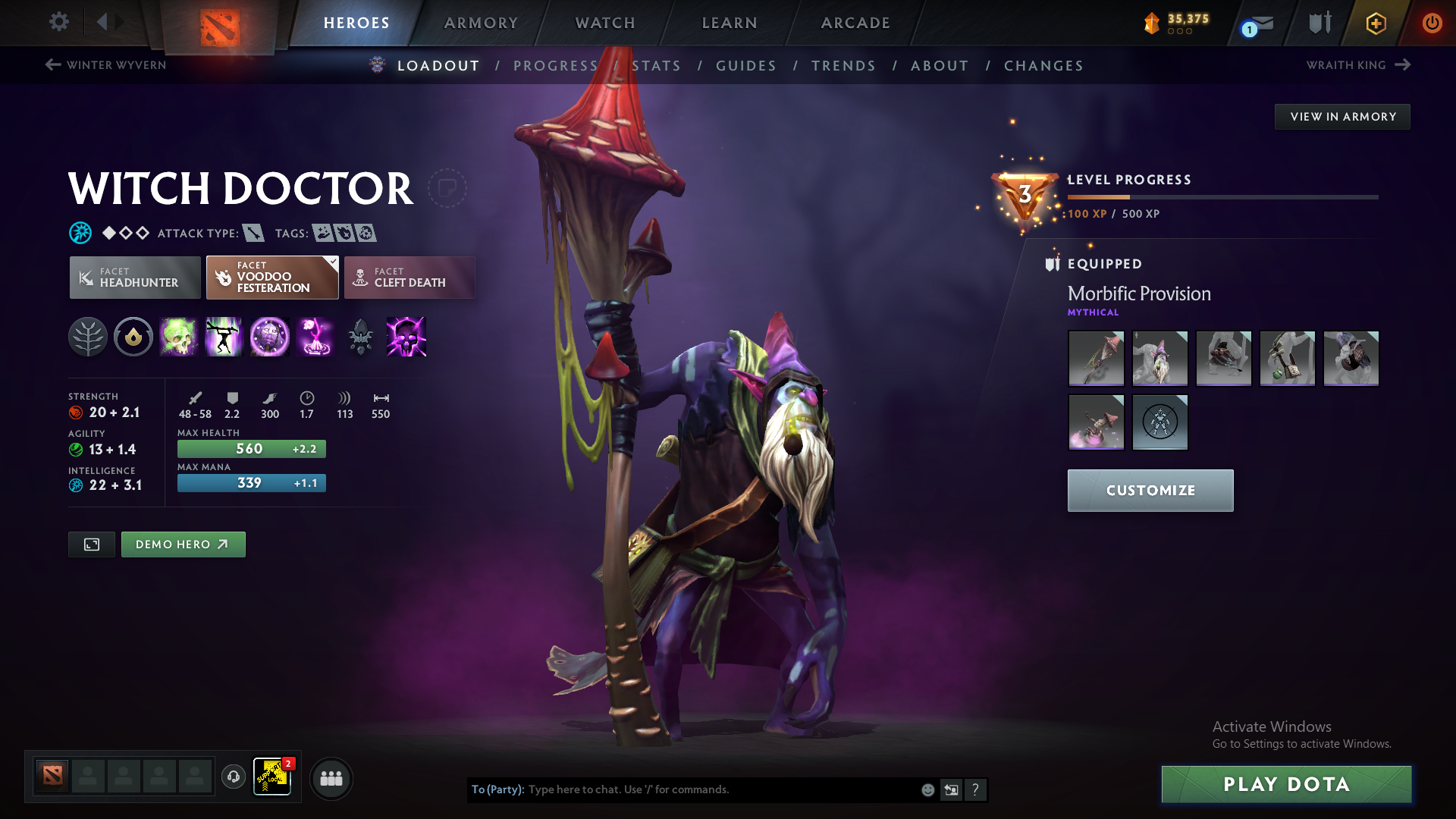This screenshot has width=1456, height=819.
Task: Open the party voice chat headset icon
Action: (x=233, y=777)
